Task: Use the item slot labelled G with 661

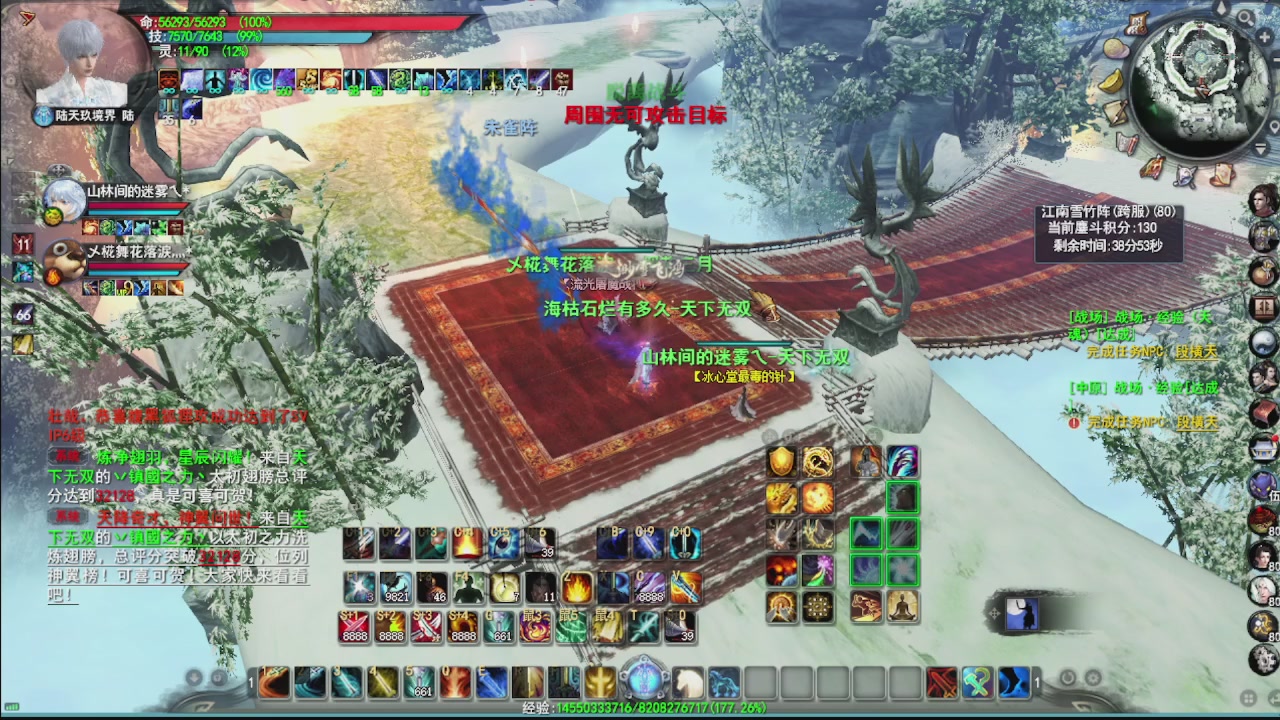Action: [x=499, y=626]
